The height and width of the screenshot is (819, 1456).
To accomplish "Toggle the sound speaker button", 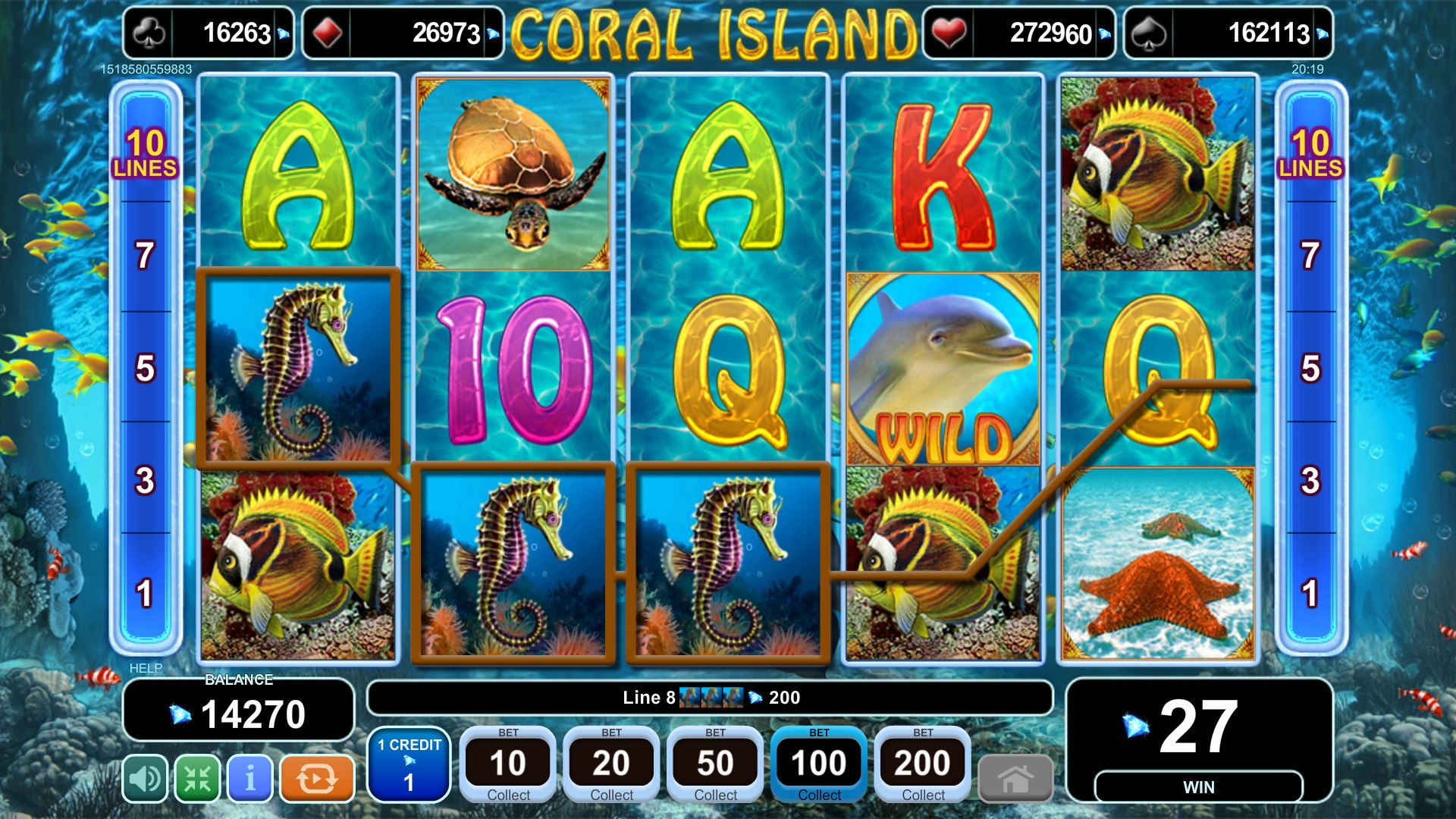I will pos(145,778).
